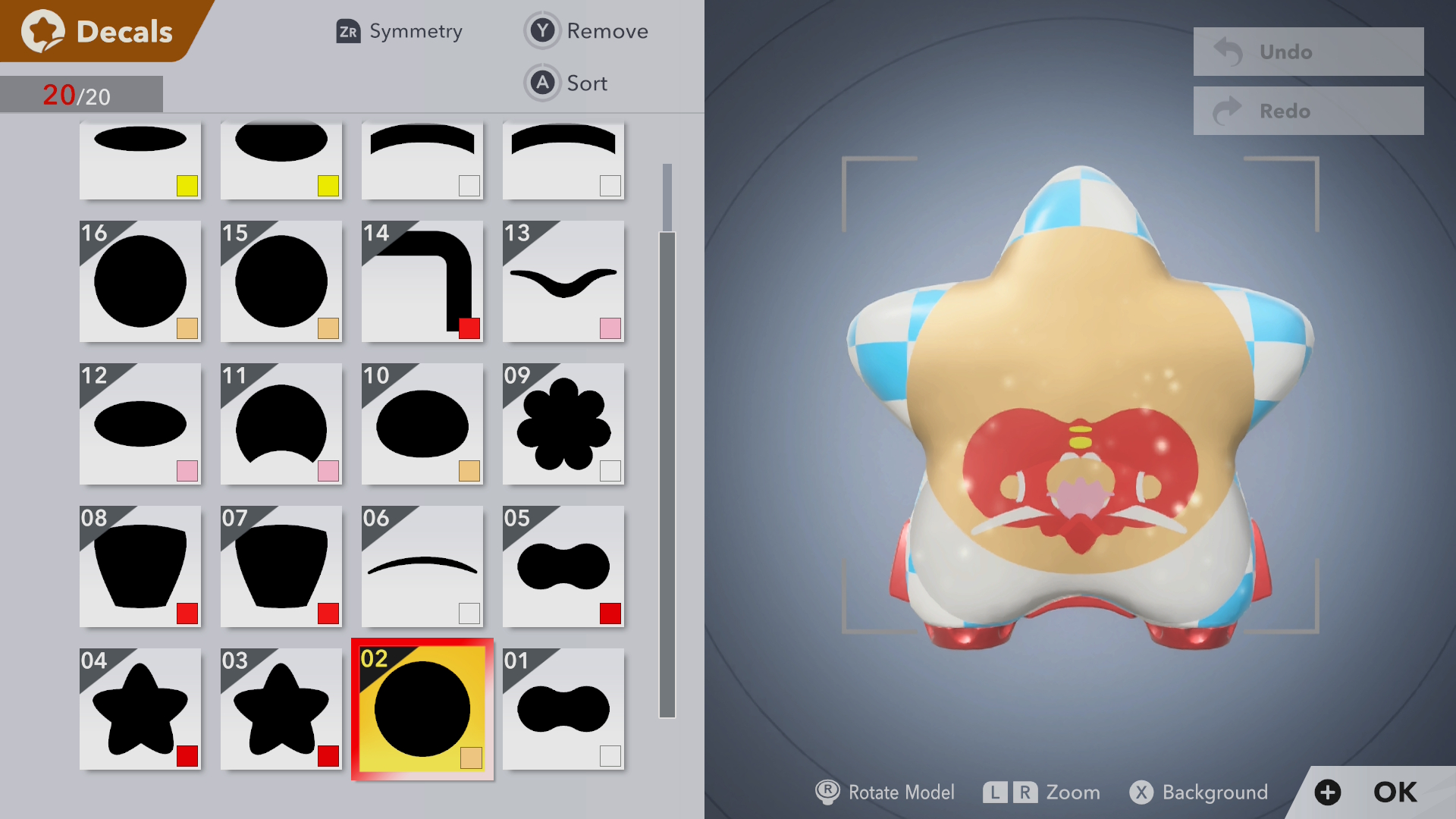Select decal 12 pink oval
Screen dimensions: 1456x819
coord(140,424)
